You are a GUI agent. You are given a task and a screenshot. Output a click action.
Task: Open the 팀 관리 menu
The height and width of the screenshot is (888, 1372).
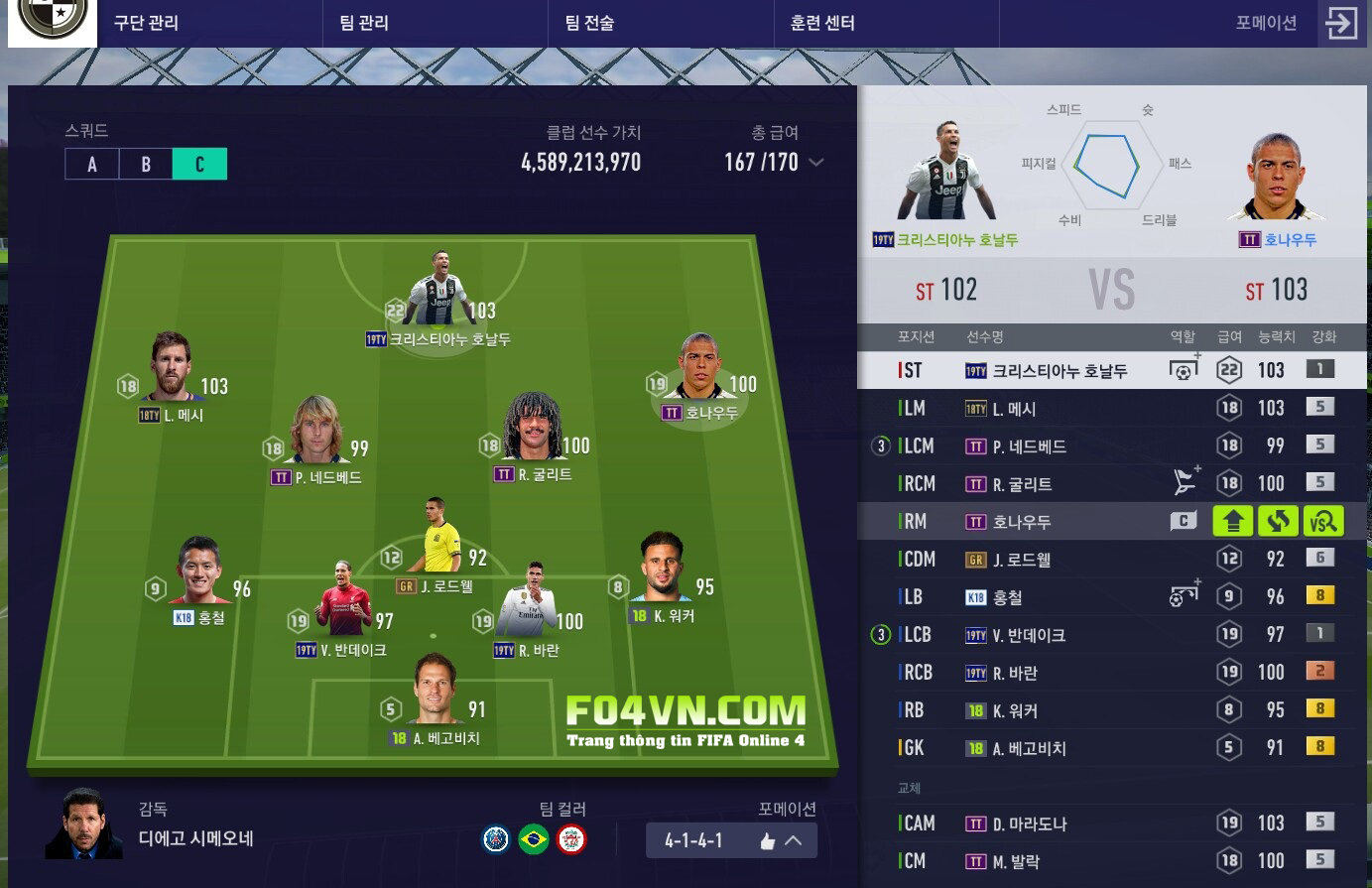tap(364, 23)
